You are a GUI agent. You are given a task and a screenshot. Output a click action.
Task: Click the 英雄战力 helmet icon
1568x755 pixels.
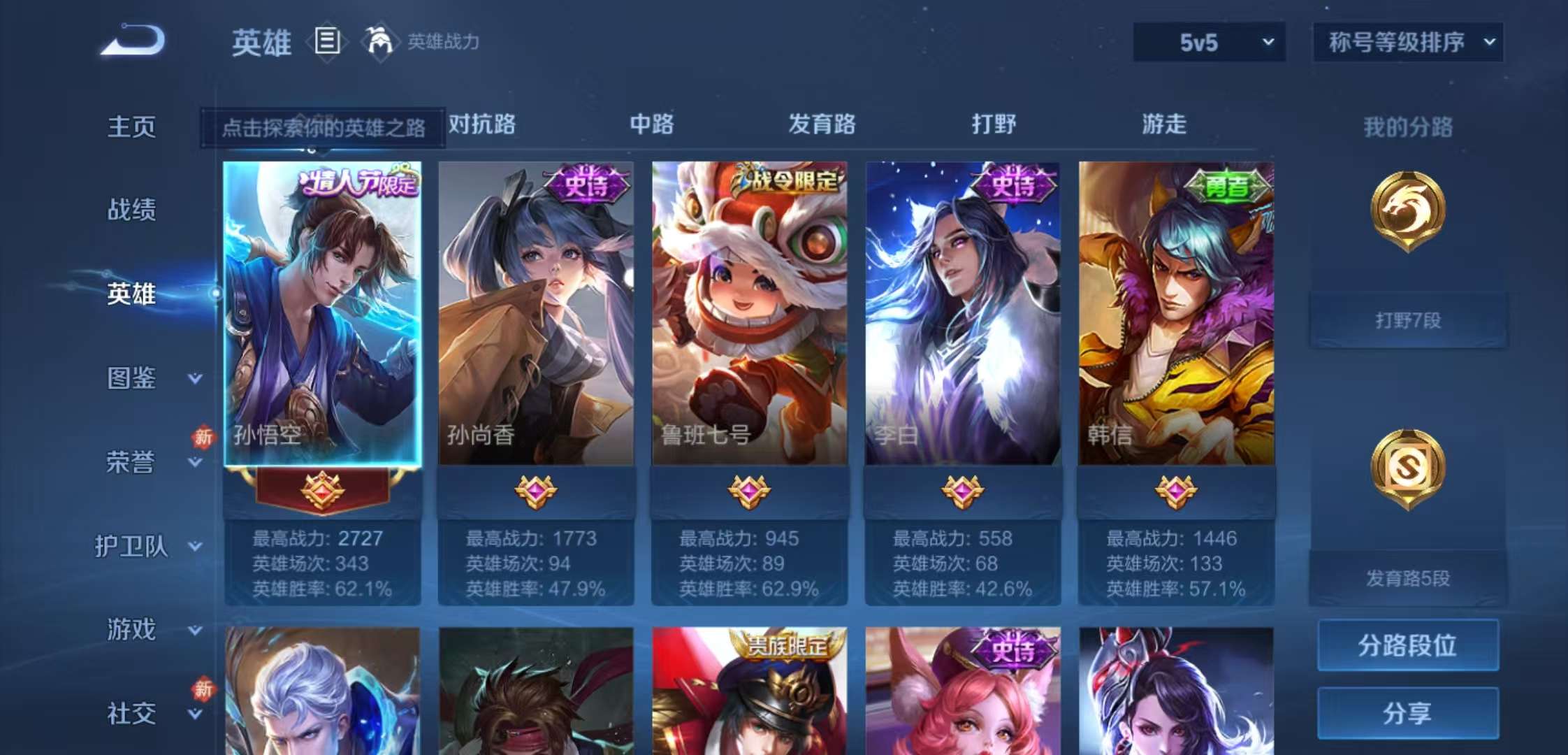click(378, 42)
